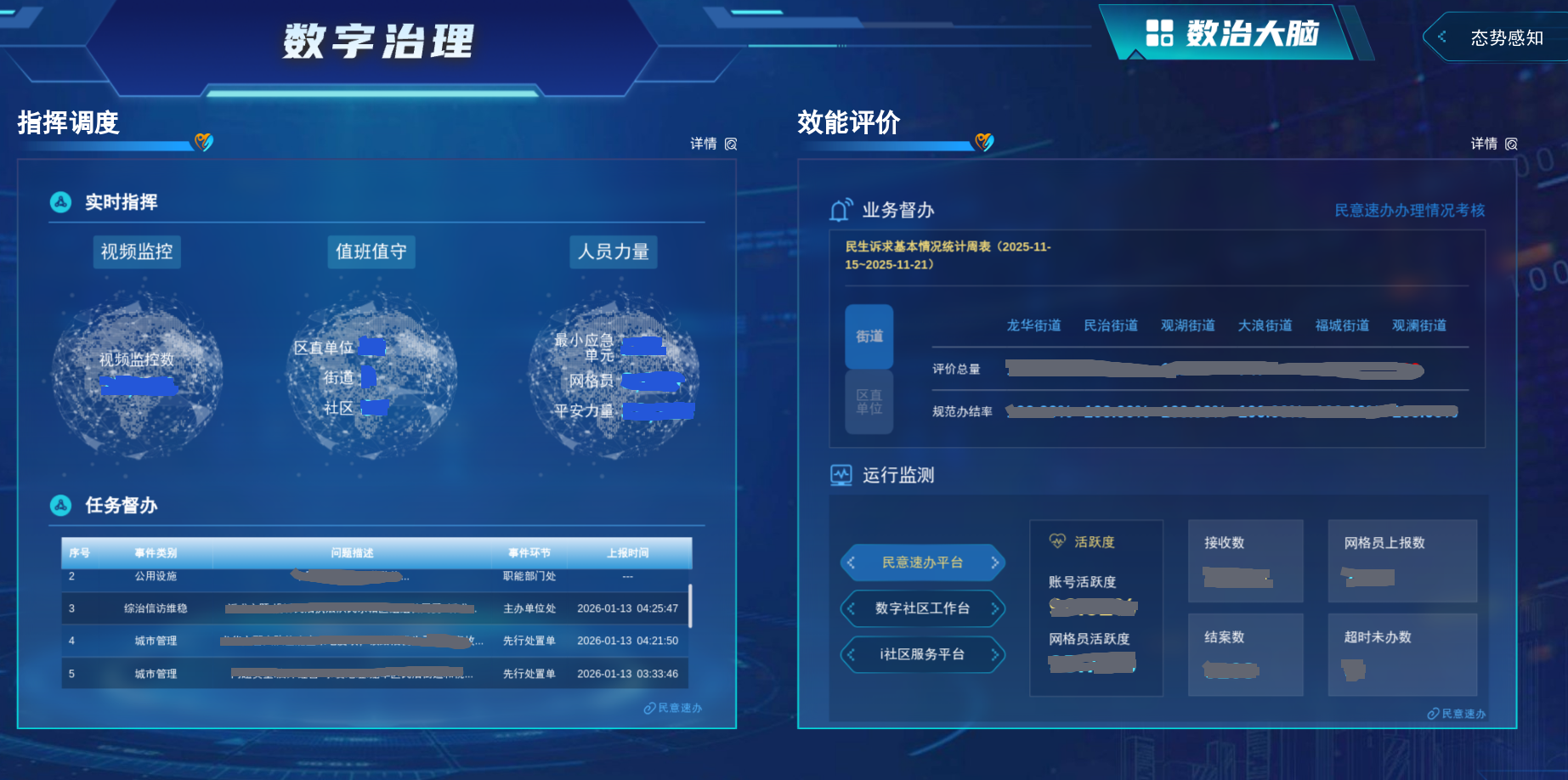Select the 街道 tab
The height and width of the screenshot is (780, 1568).
pyautogui.click(x=869, y=336)
